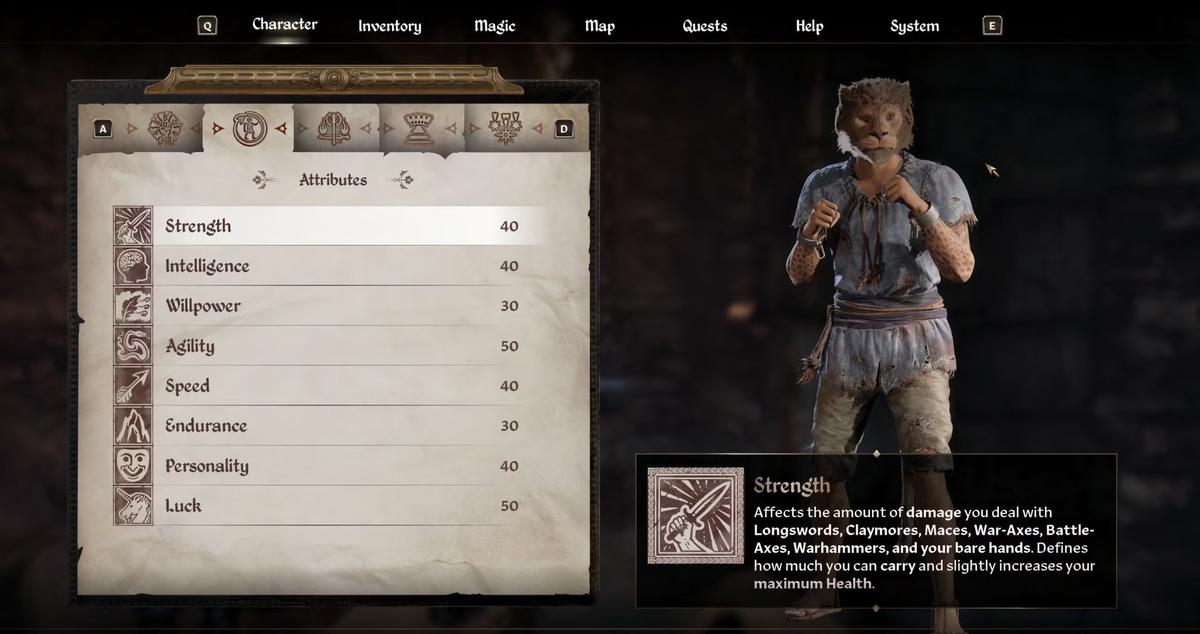
Task: Open the Help menu
Action: coord(809,26)
